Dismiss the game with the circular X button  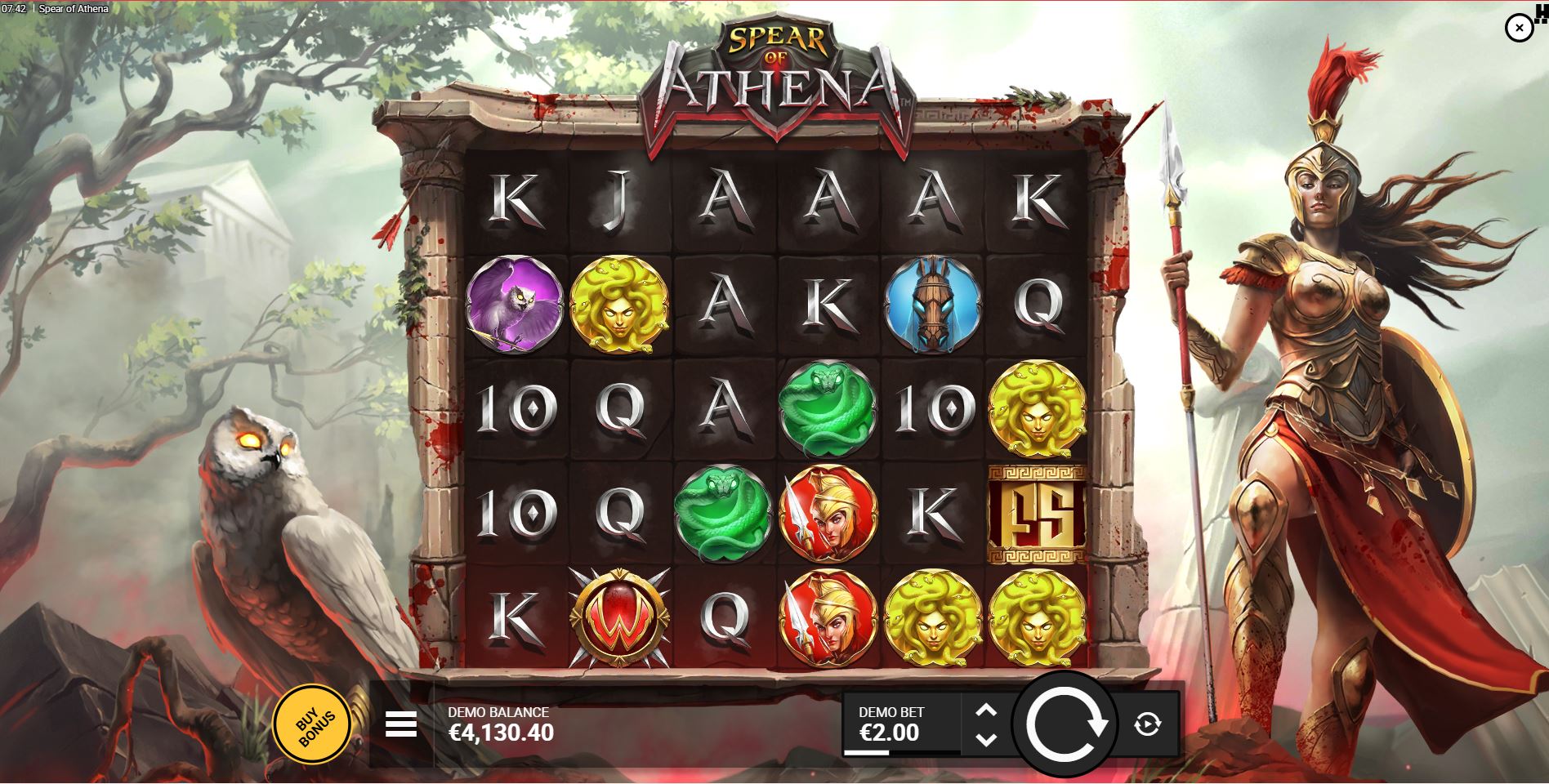[x=1520, y=28]
